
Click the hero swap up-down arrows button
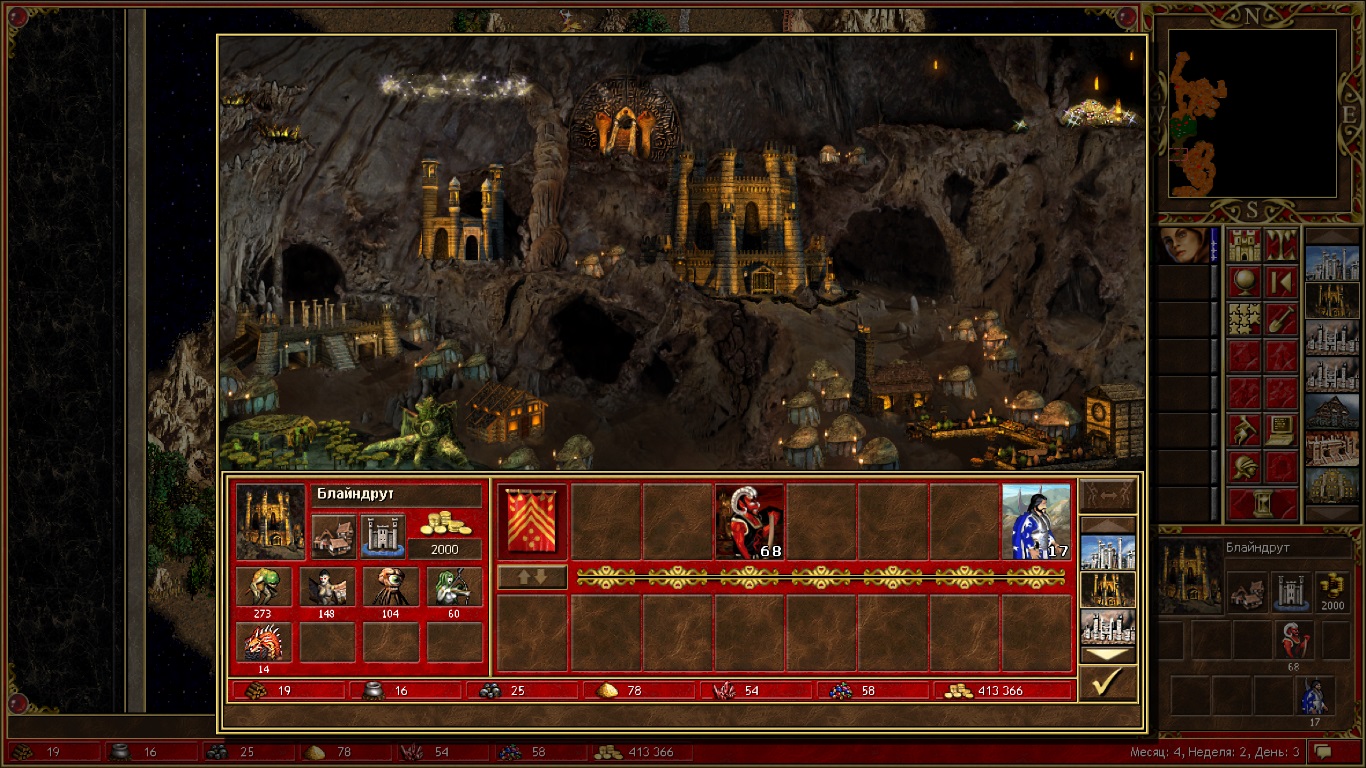click(532, 577)
